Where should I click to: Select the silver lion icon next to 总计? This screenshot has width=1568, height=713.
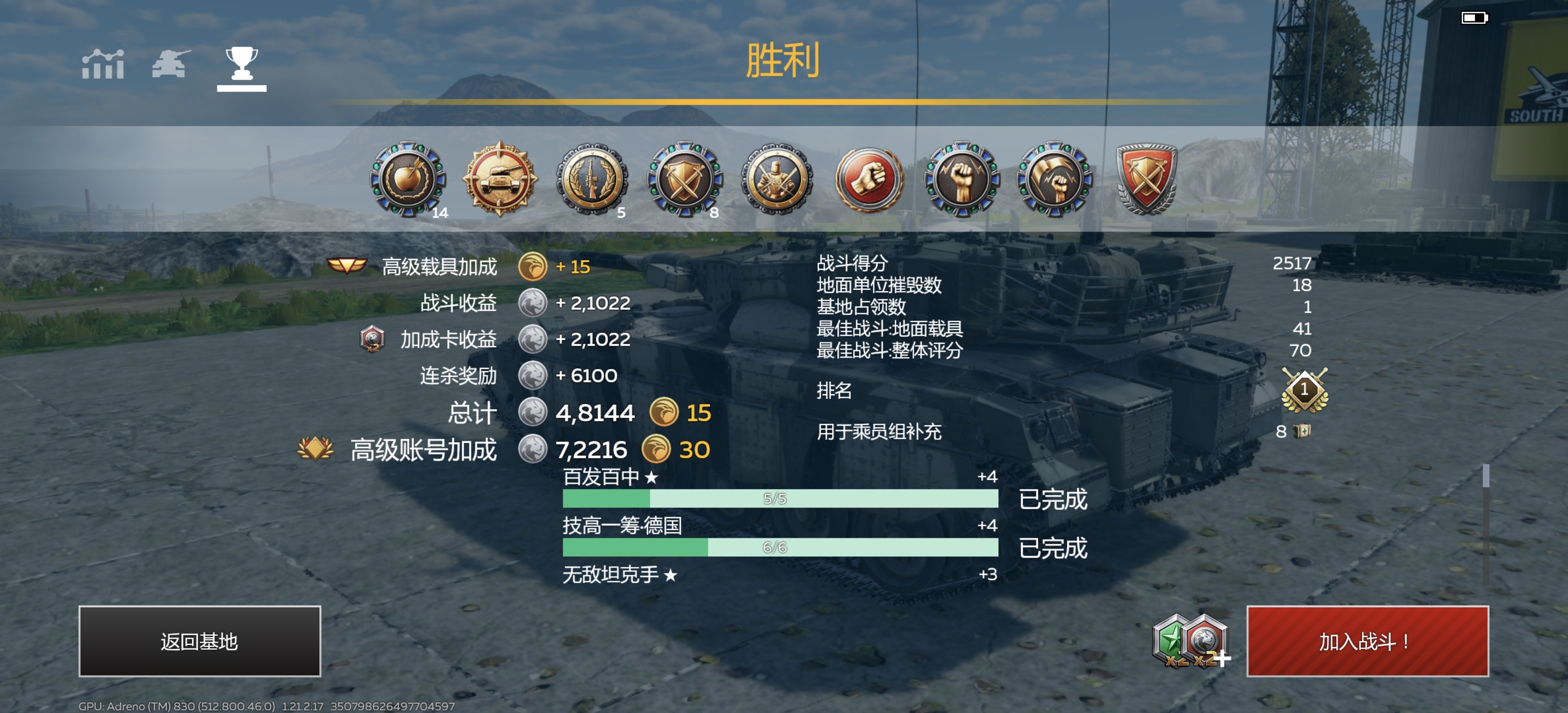536,413
